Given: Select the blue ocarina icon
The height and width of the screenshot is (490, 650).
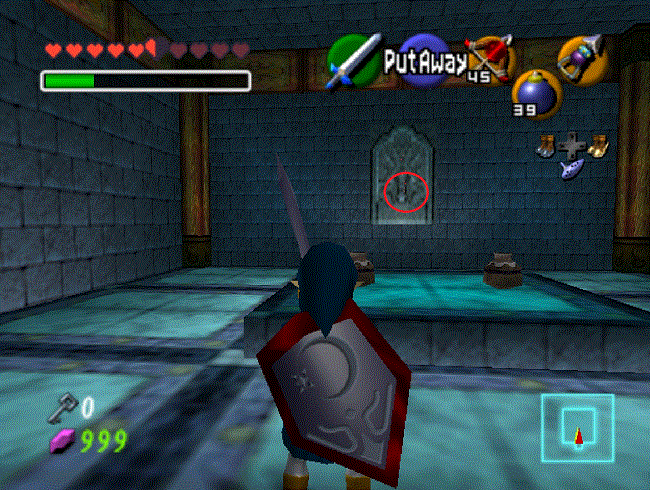Looking at the screenshot, I should coord(572,168).
